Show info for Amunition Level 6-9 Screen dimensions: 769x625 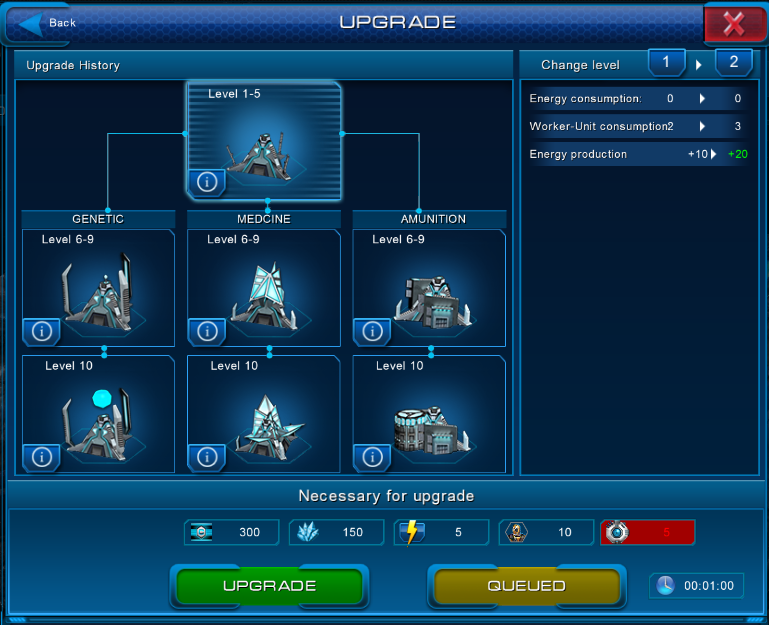372,331
